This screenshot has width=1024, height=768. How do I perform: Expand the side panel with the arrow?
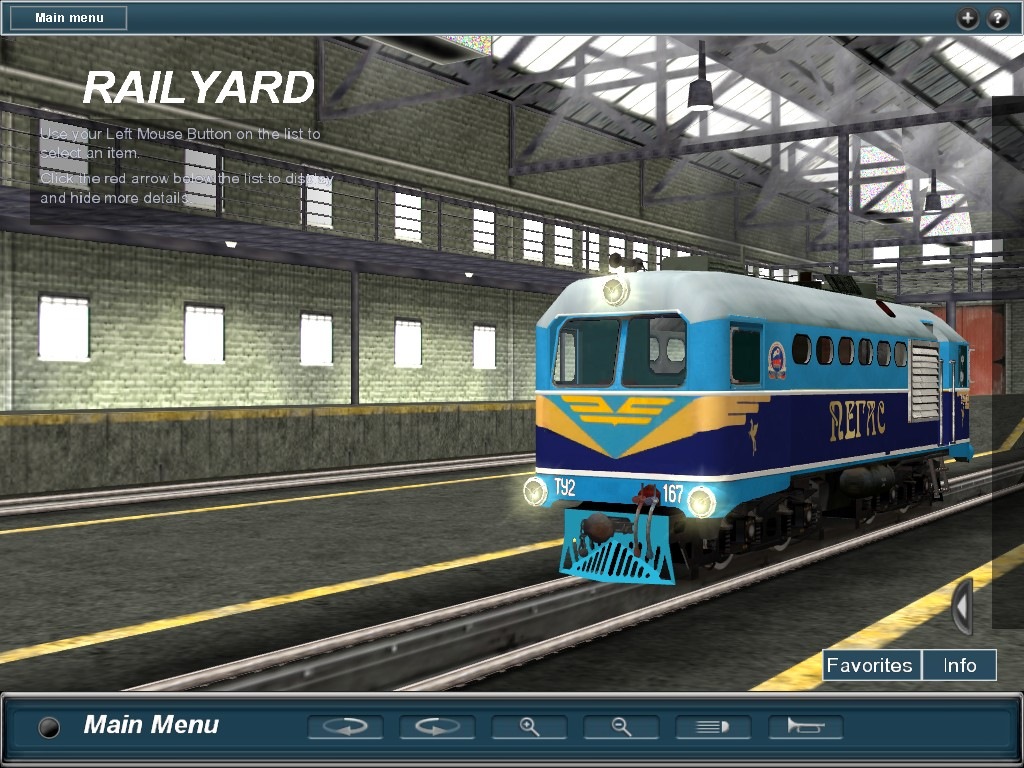[961, 606]
